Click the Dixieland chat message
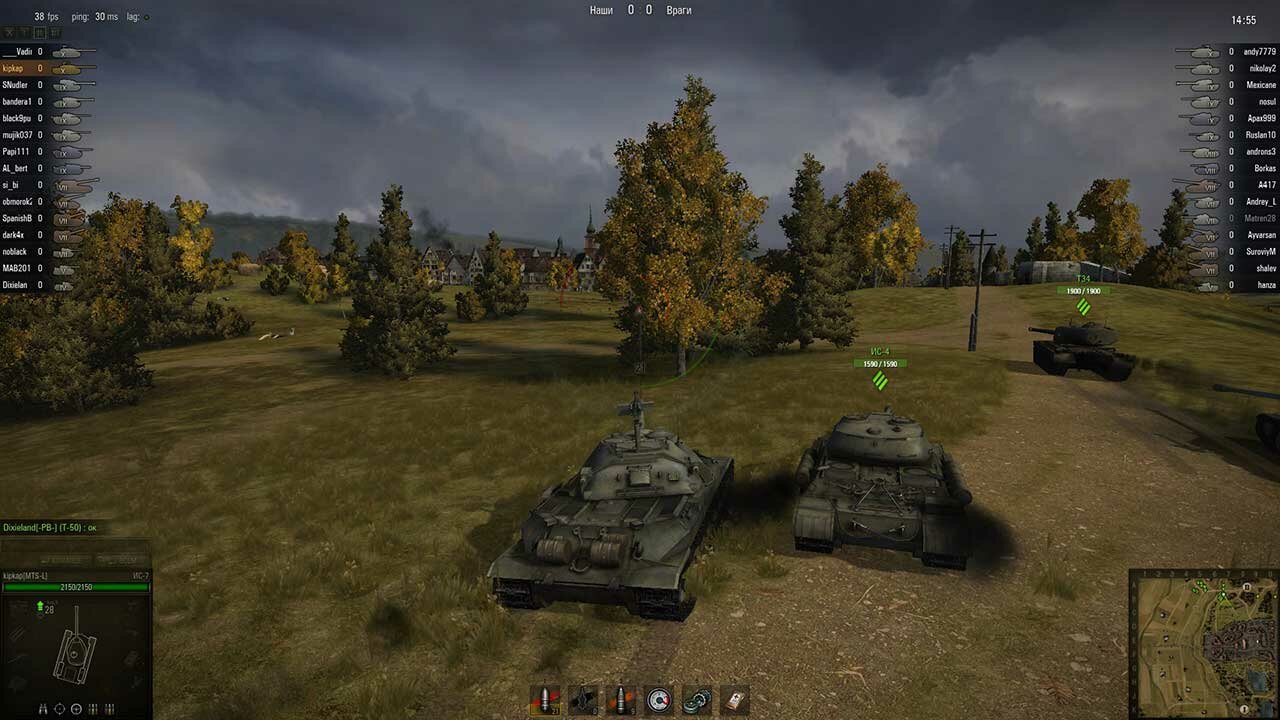Viewport: 1280px width, 720px height. (50, 527)
